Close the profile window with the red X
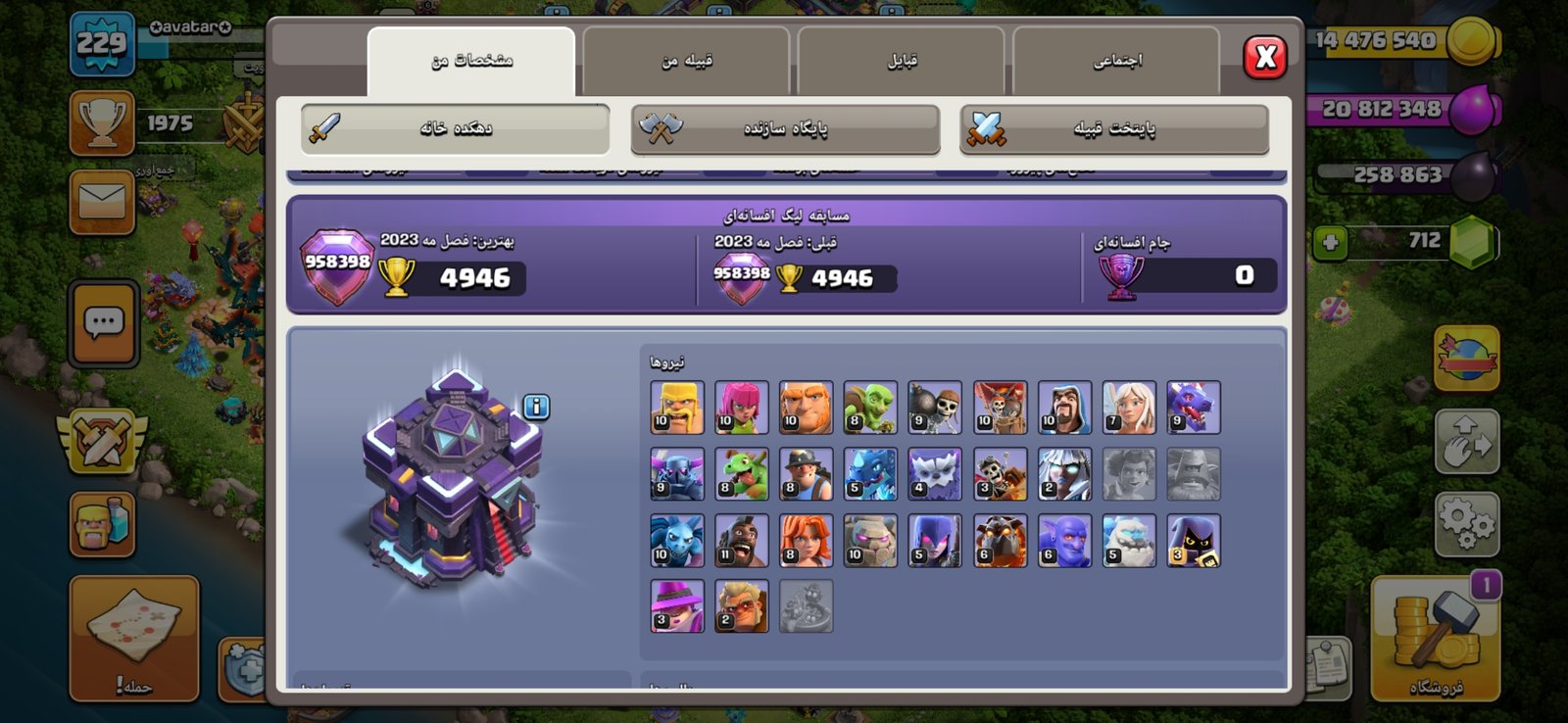The width and height of the screenshot is (1568, 723). point(1265,58)
